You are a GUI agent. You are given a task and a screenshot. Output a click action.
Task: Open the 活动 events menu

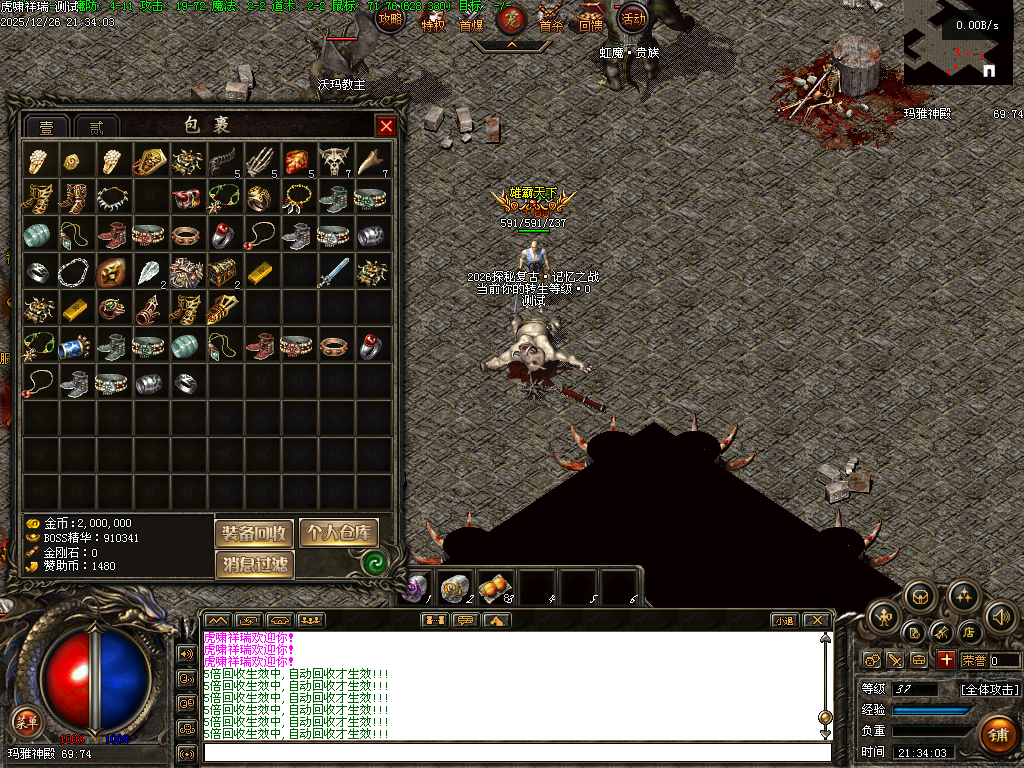tap(633, 18)
